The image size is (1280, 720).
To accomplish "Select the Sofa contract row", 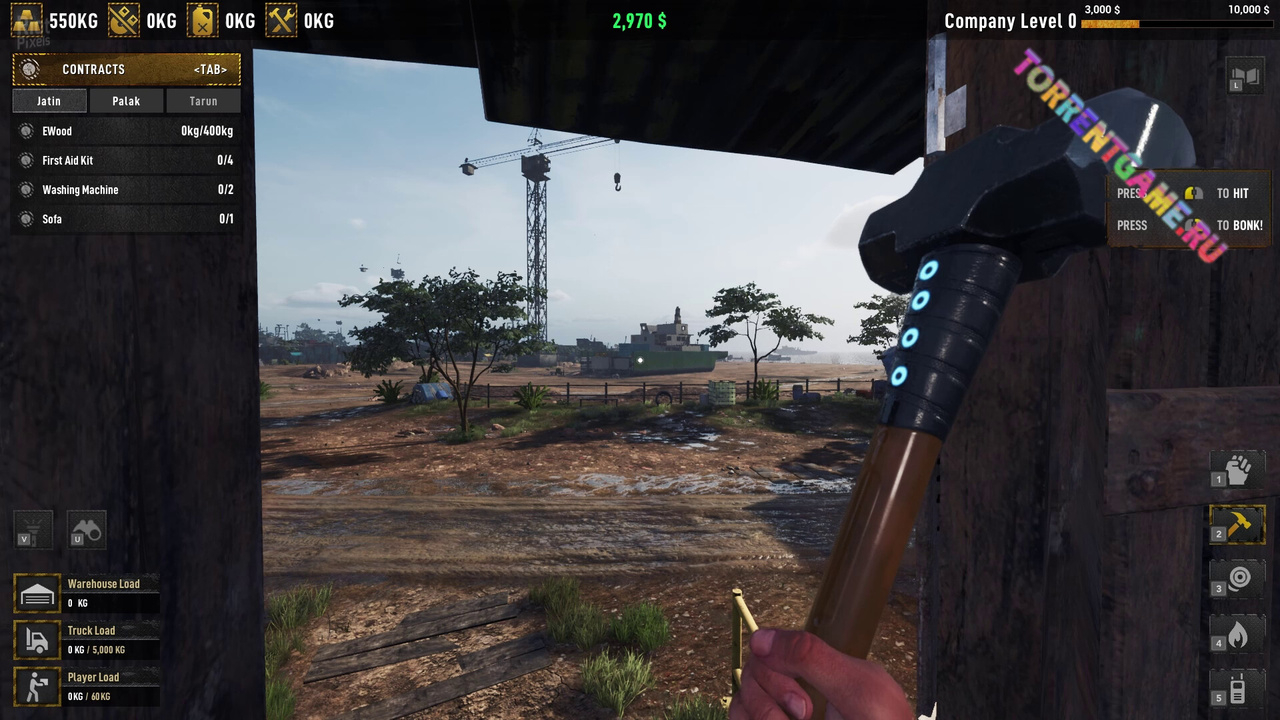I will click(x=126, y=219).
